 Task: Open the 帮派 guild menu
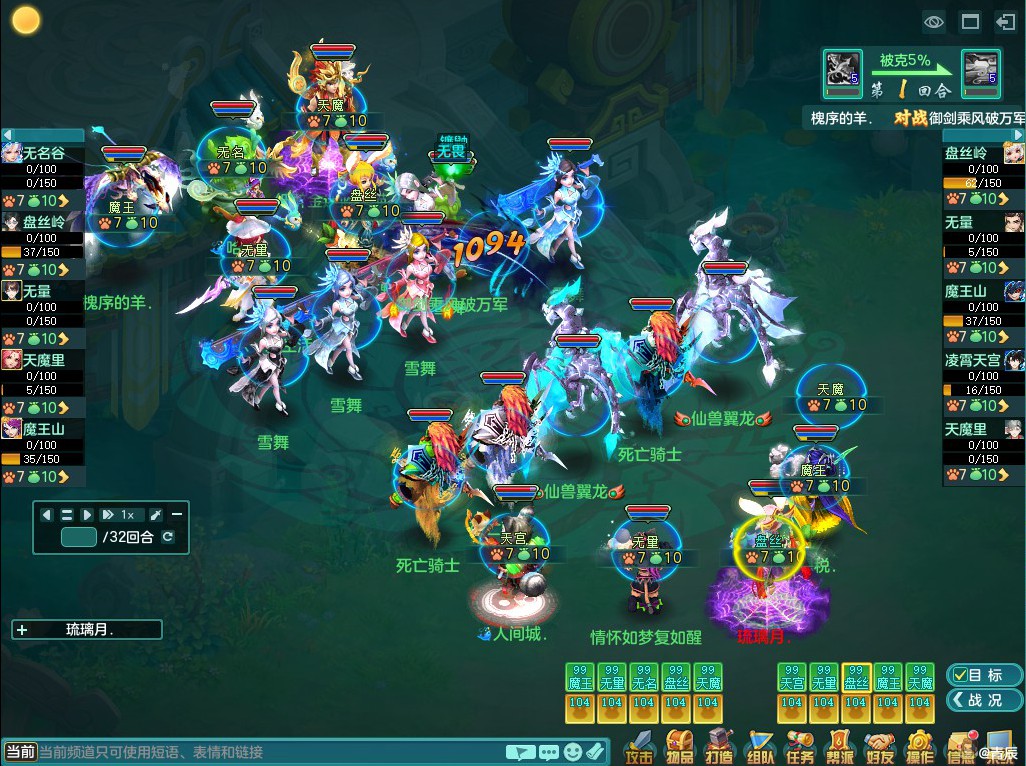coord(840,747)
